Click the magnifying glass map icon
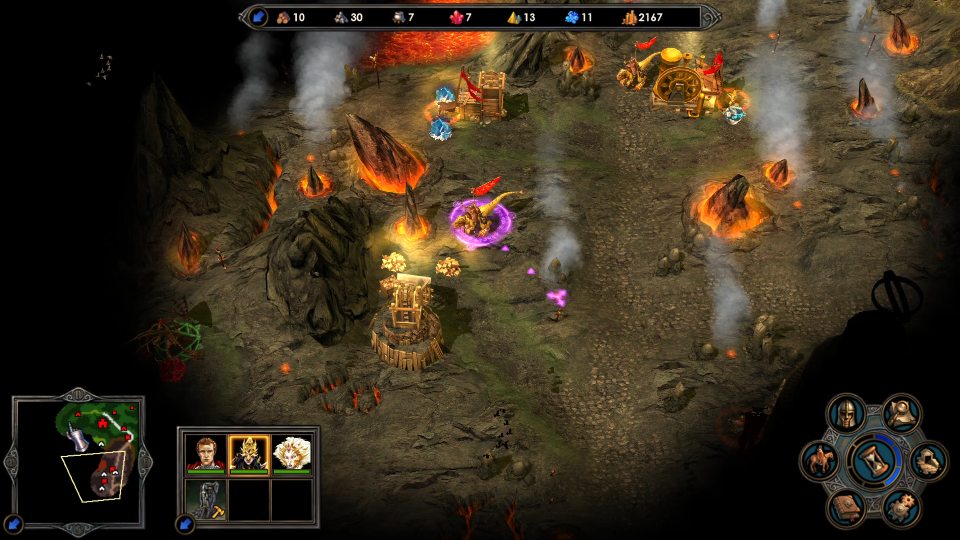This screenshot has width=960, height=540. [x=902, y=412]
